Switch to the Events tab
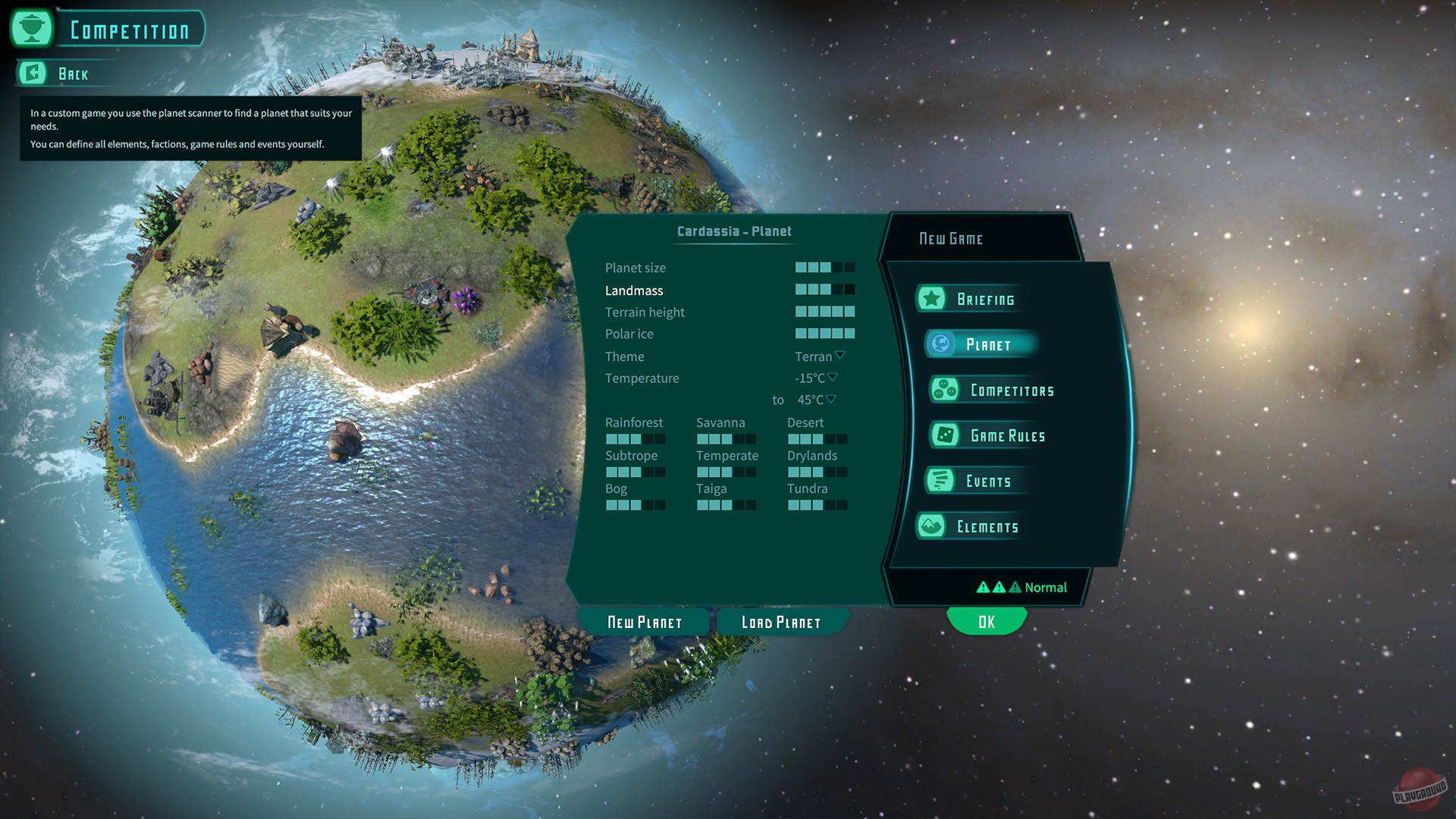This screenshot has width=1456, height=819. [x=988, y=480]
